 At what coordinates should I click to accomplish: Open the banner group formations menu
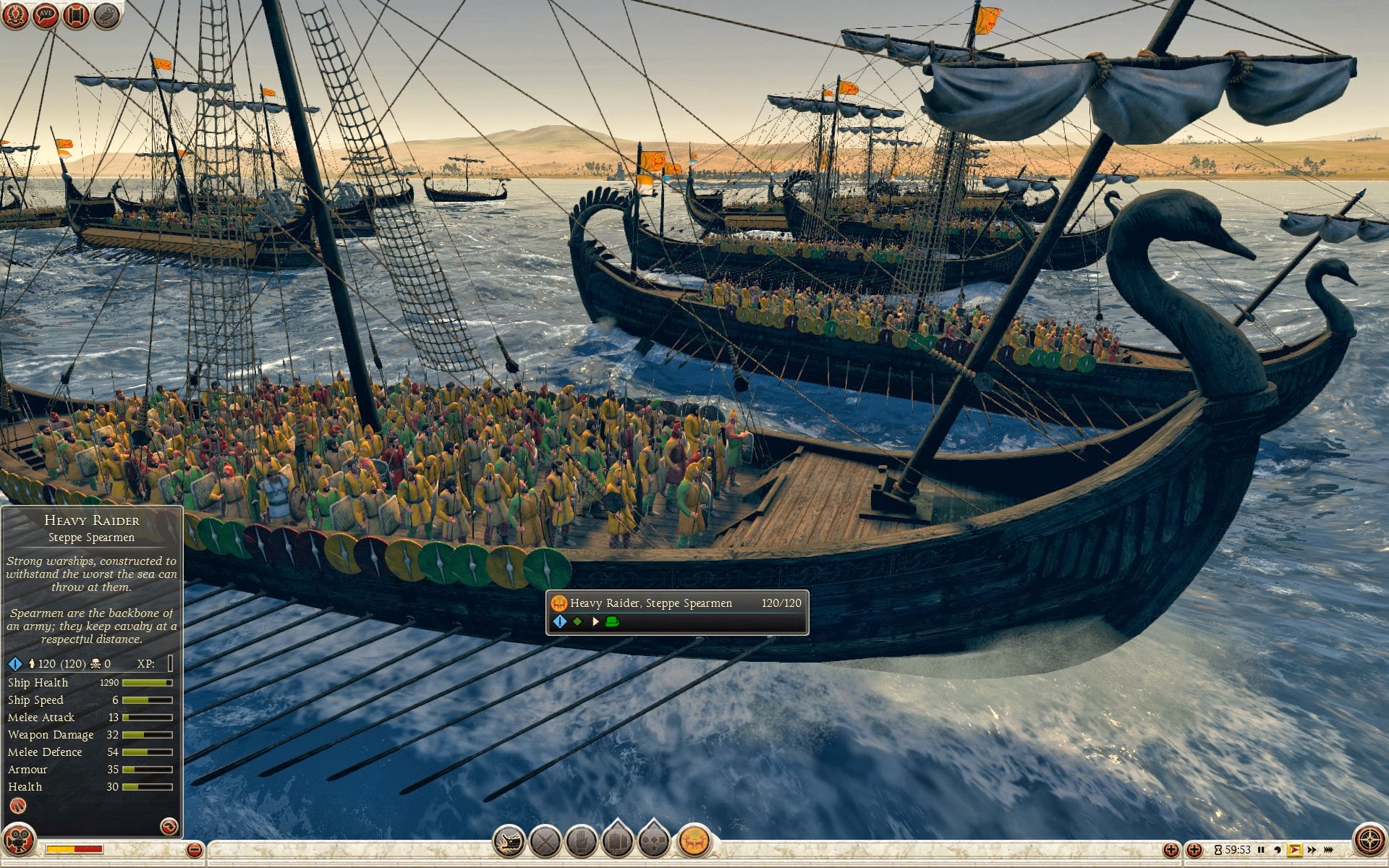point(618,841)
